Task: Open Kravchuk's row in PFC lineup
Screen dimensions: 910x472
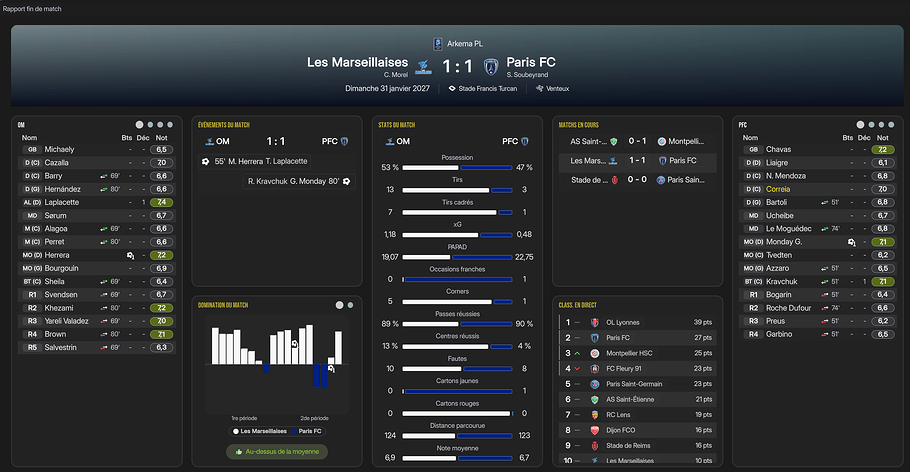Action: (783, 281)
